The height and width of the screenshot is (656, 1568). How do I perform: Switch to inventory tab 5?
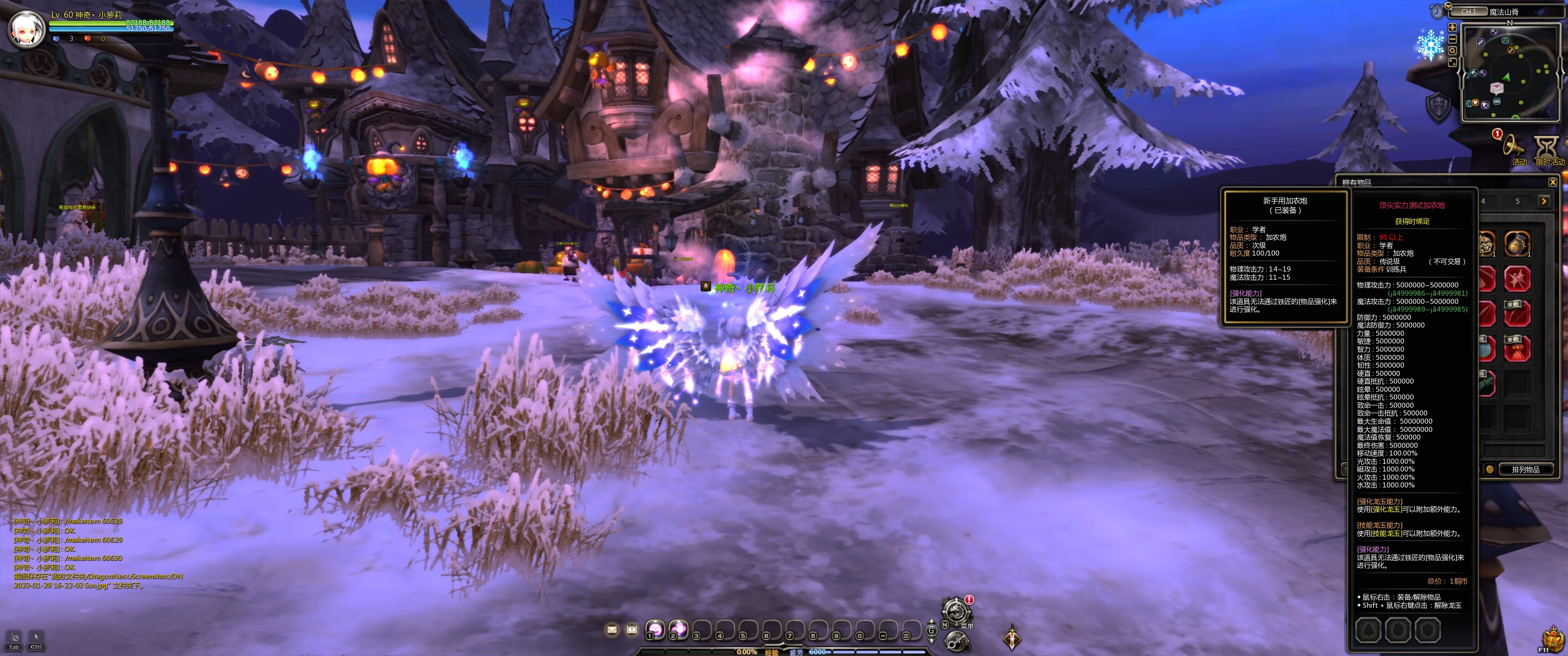pos(1517,201)
